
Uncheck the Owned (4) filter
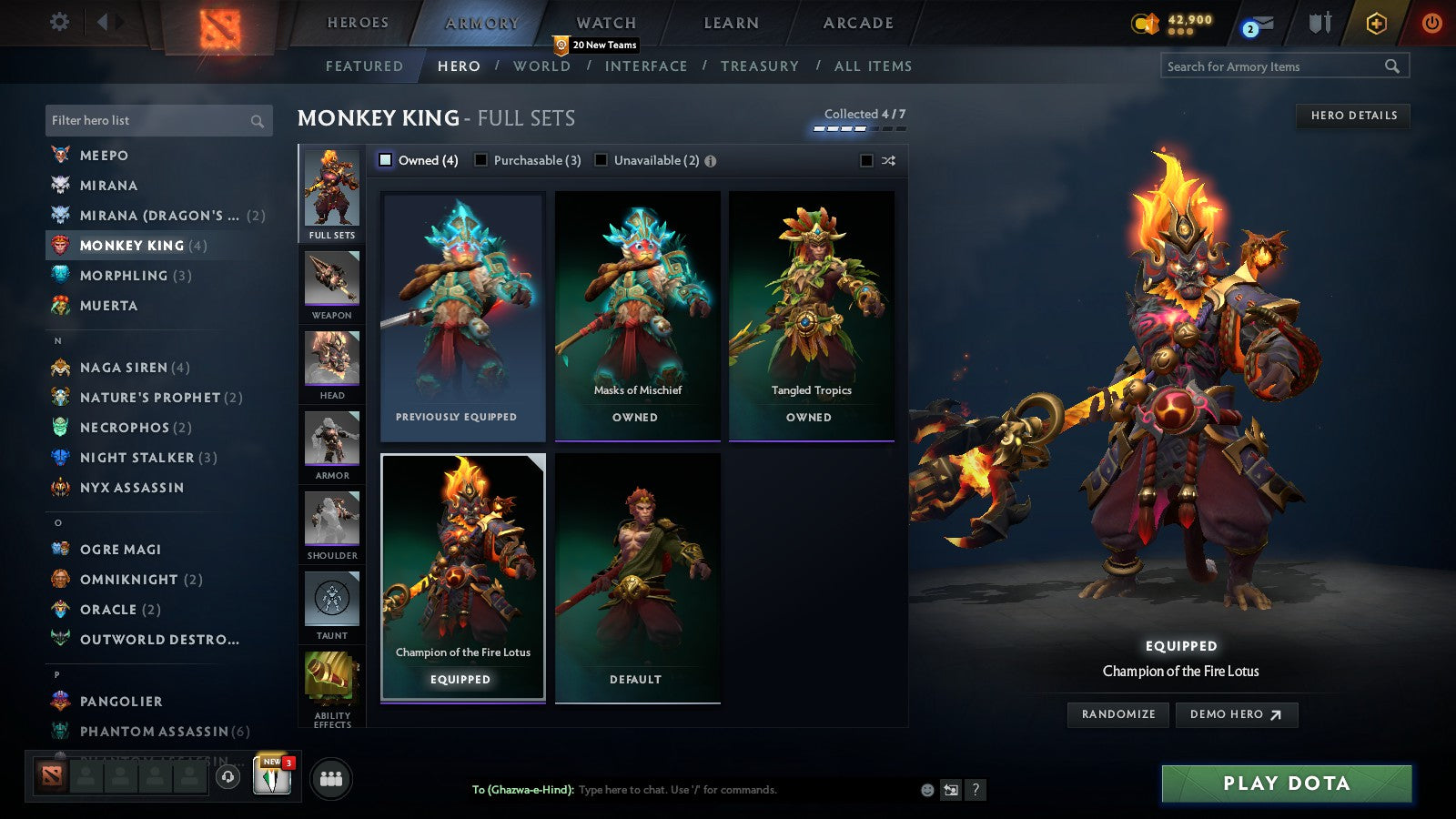pos(386,159)
